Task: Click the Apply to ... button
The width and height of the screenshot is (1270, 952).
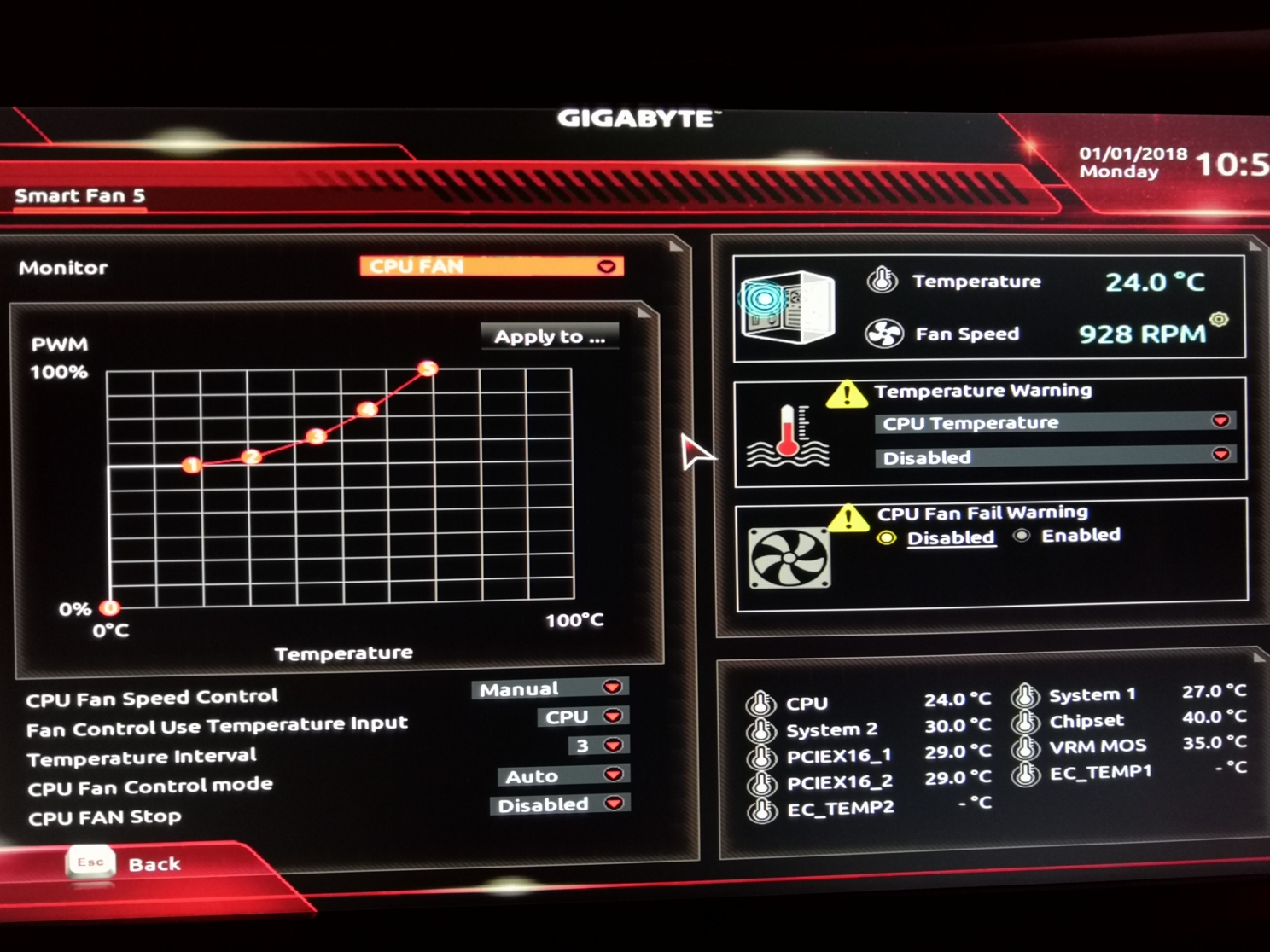Action: [x=550, y=336]
